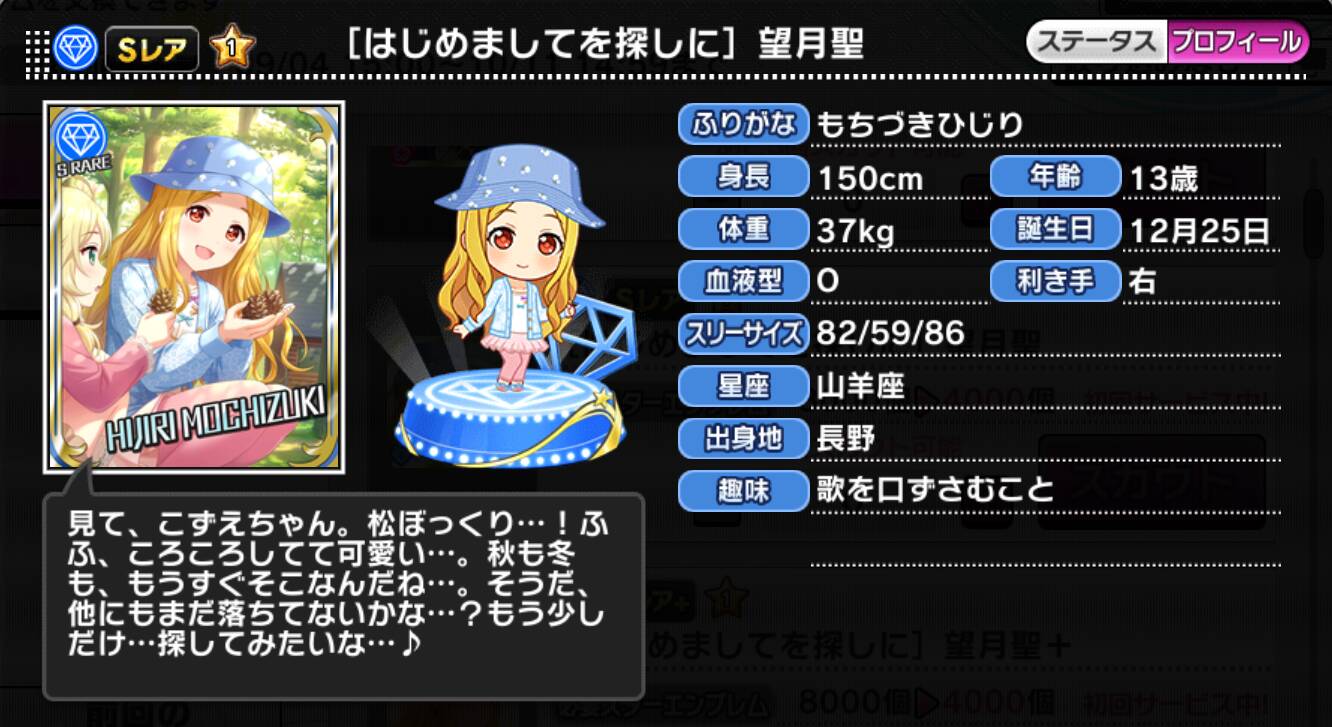Click the ふりがな label pill
The image size is (1332, 727).
[743, 124]
